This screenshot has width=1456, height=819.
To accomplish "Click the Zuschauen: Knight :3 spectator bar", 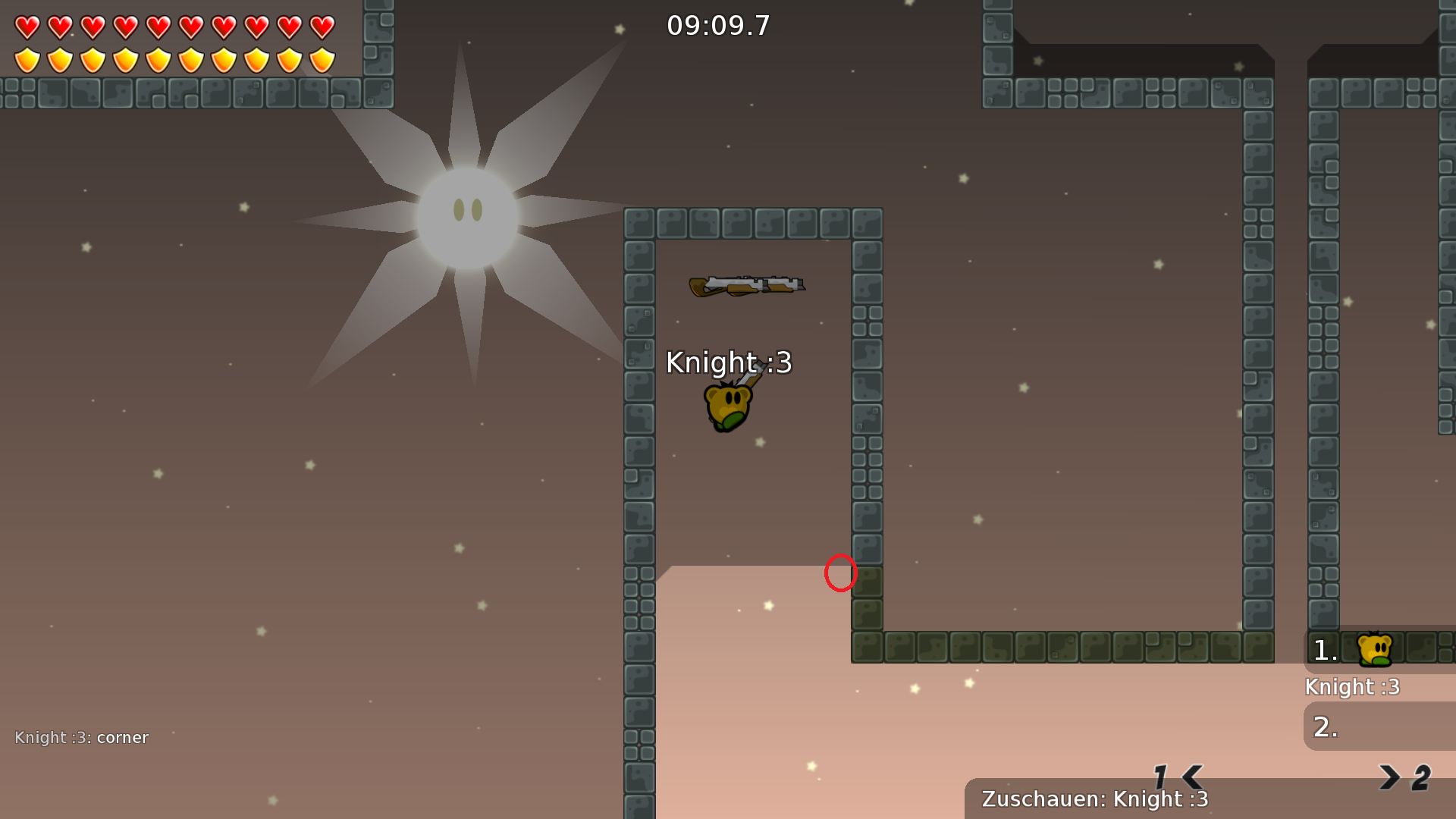I will (x=1094, y=799).
